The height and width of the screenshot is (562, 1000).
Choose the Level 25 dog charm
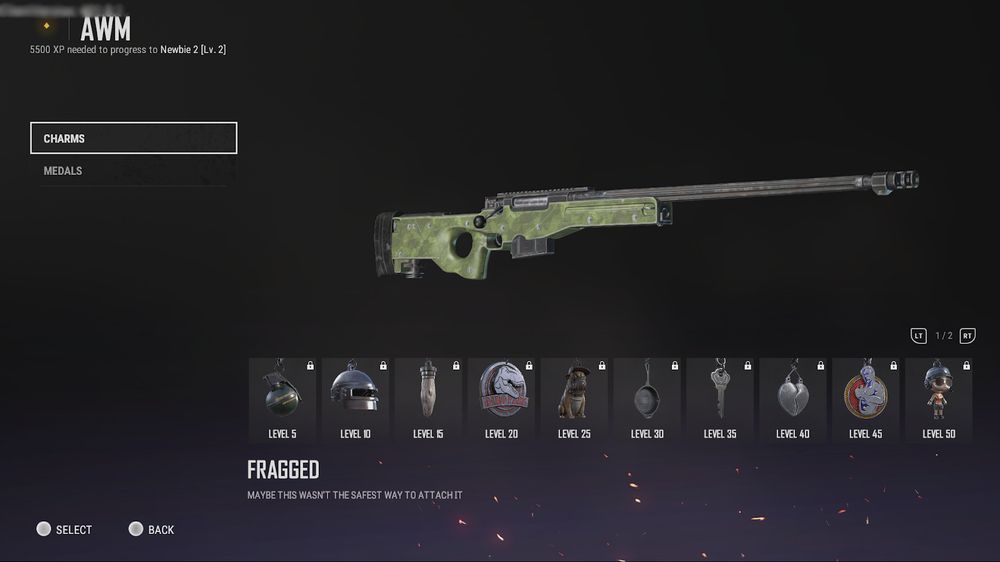(x=574, y=399)
